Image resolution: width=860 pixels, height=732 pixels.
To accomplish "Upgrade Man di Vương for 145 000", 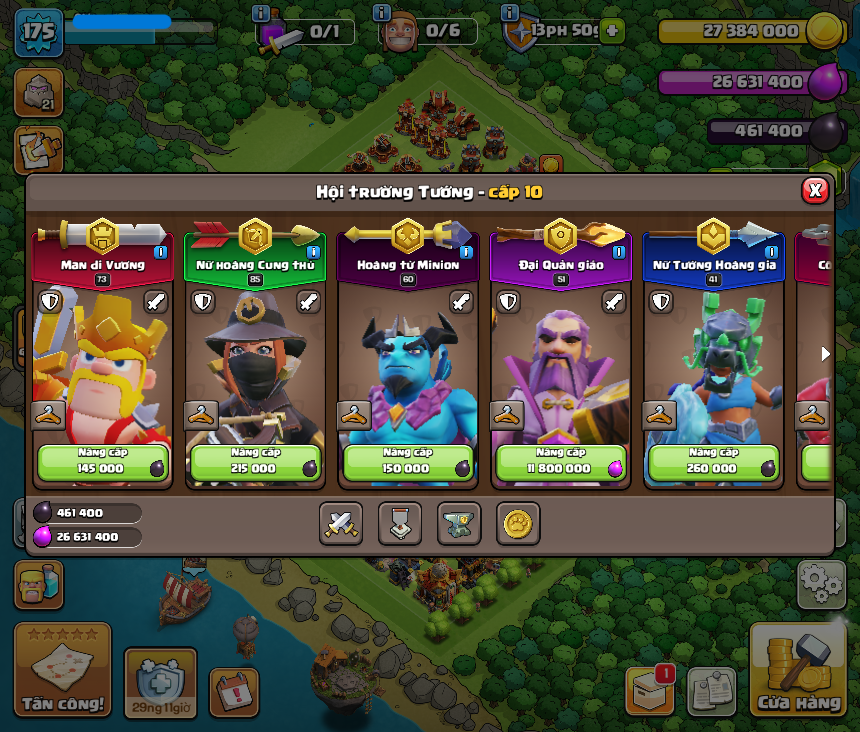I will click(102, 462).
